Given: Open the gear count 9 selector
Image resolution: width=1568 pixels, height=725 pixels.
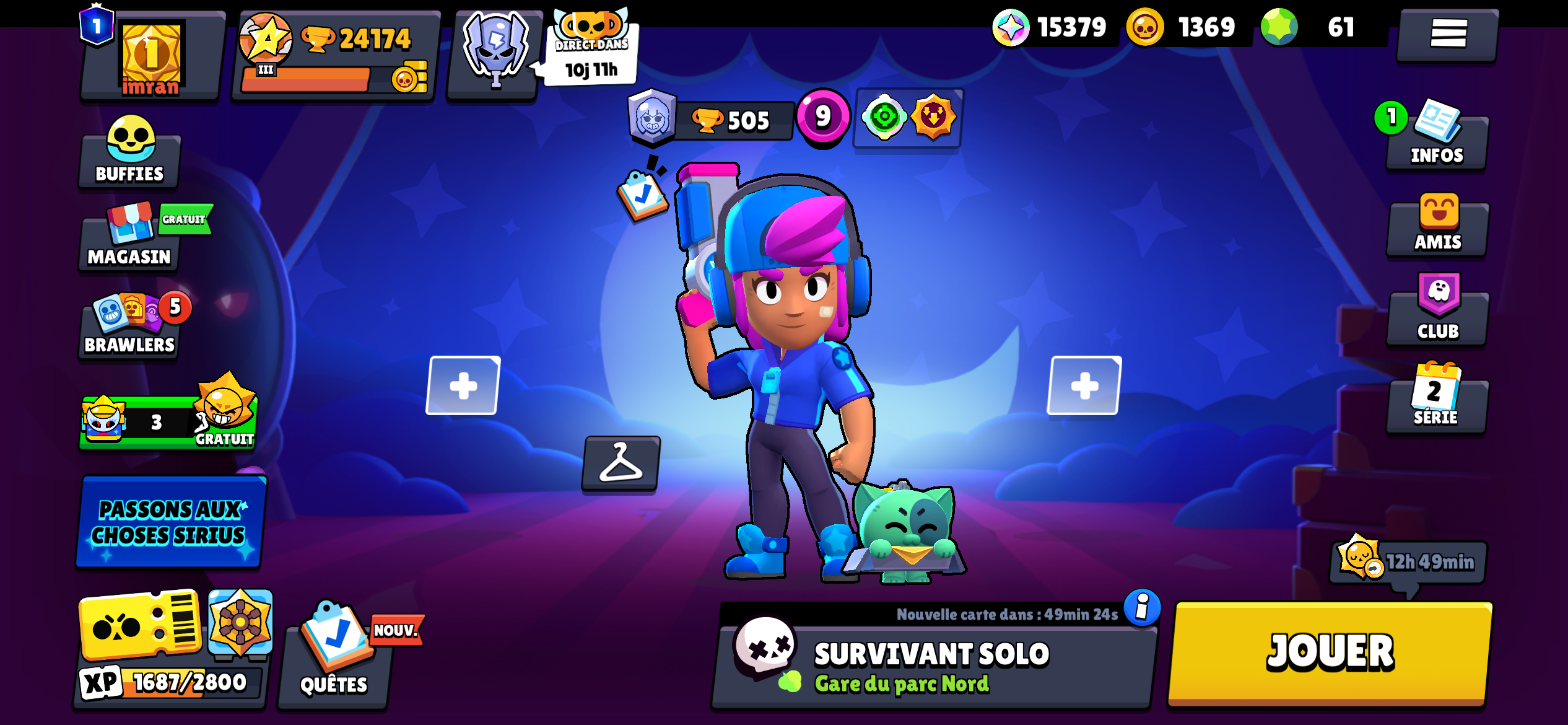Looking at the screenshot, I should 824,118.
